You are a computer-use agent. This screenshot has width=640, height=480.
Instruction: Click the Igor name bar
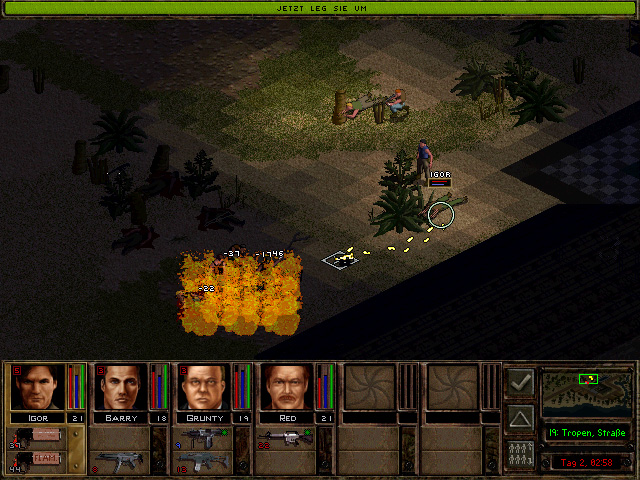point(38,417)
